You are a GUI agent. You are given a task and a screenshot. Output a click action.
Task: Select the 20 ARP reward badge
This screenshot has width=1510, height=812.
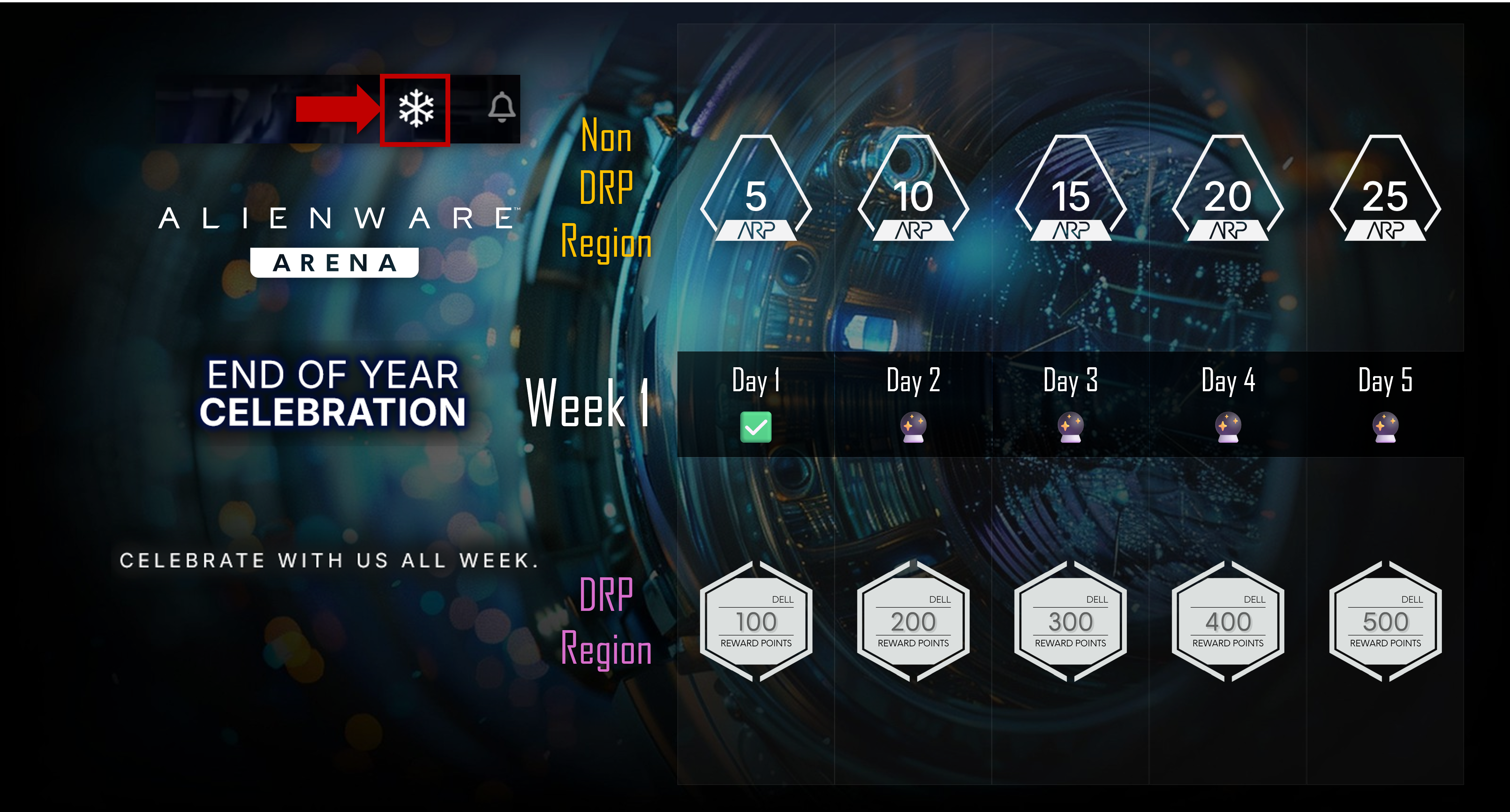(1228, 190)
